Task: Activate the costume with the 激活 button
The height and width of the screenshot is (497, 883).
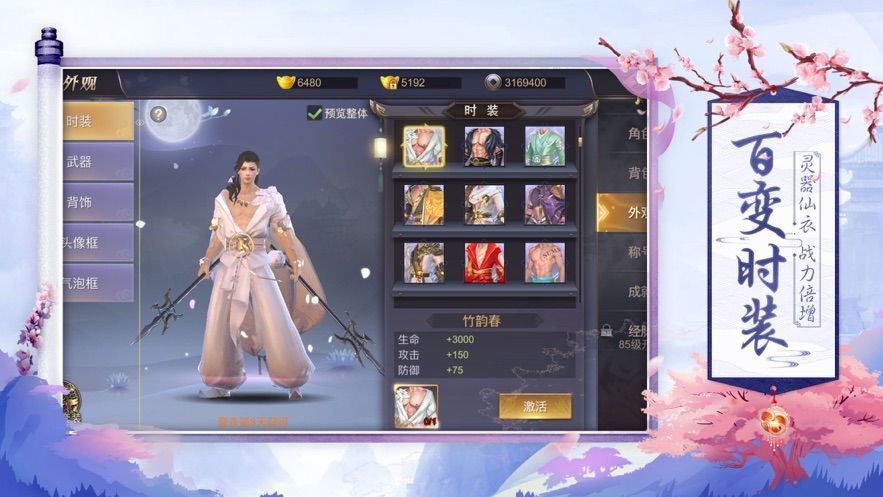Action: 535,406
